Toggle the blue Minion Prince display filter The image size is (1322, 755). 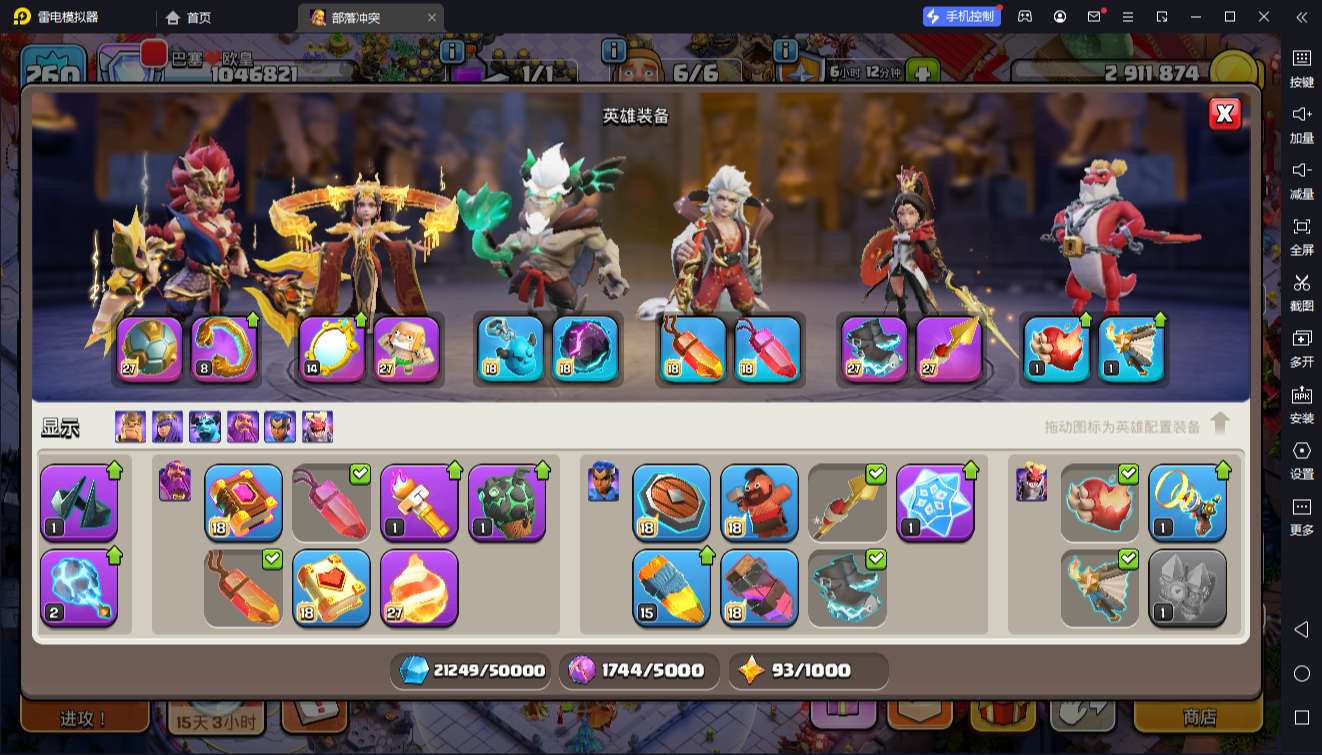click(205, 427)
